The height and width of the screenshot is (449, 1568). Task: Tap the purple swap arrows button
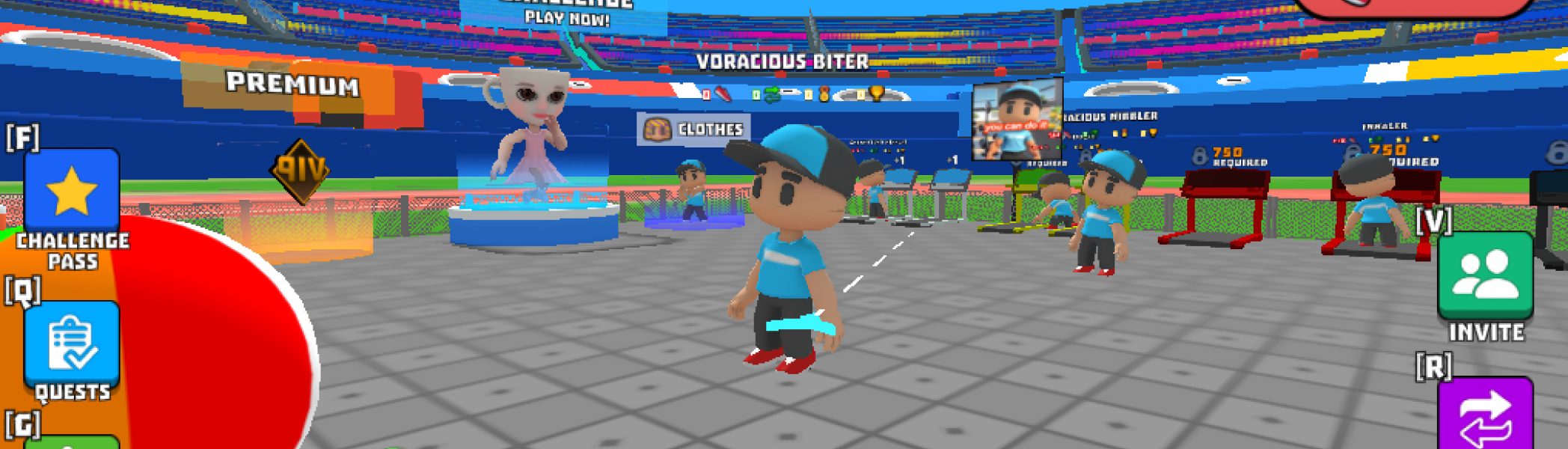tap(1485, 415)
